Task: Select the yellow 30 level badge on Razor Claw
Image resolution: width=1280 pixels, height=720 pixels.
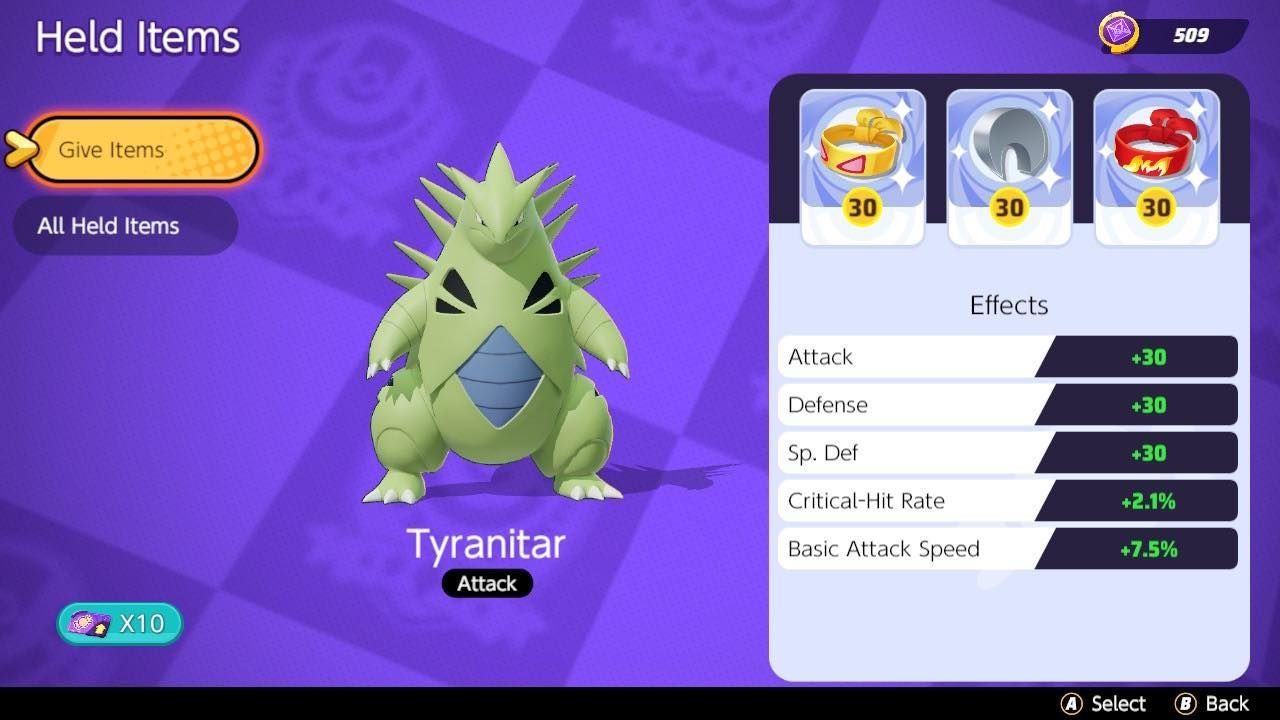Action: pyautogui.click(x=1009, y=208)
